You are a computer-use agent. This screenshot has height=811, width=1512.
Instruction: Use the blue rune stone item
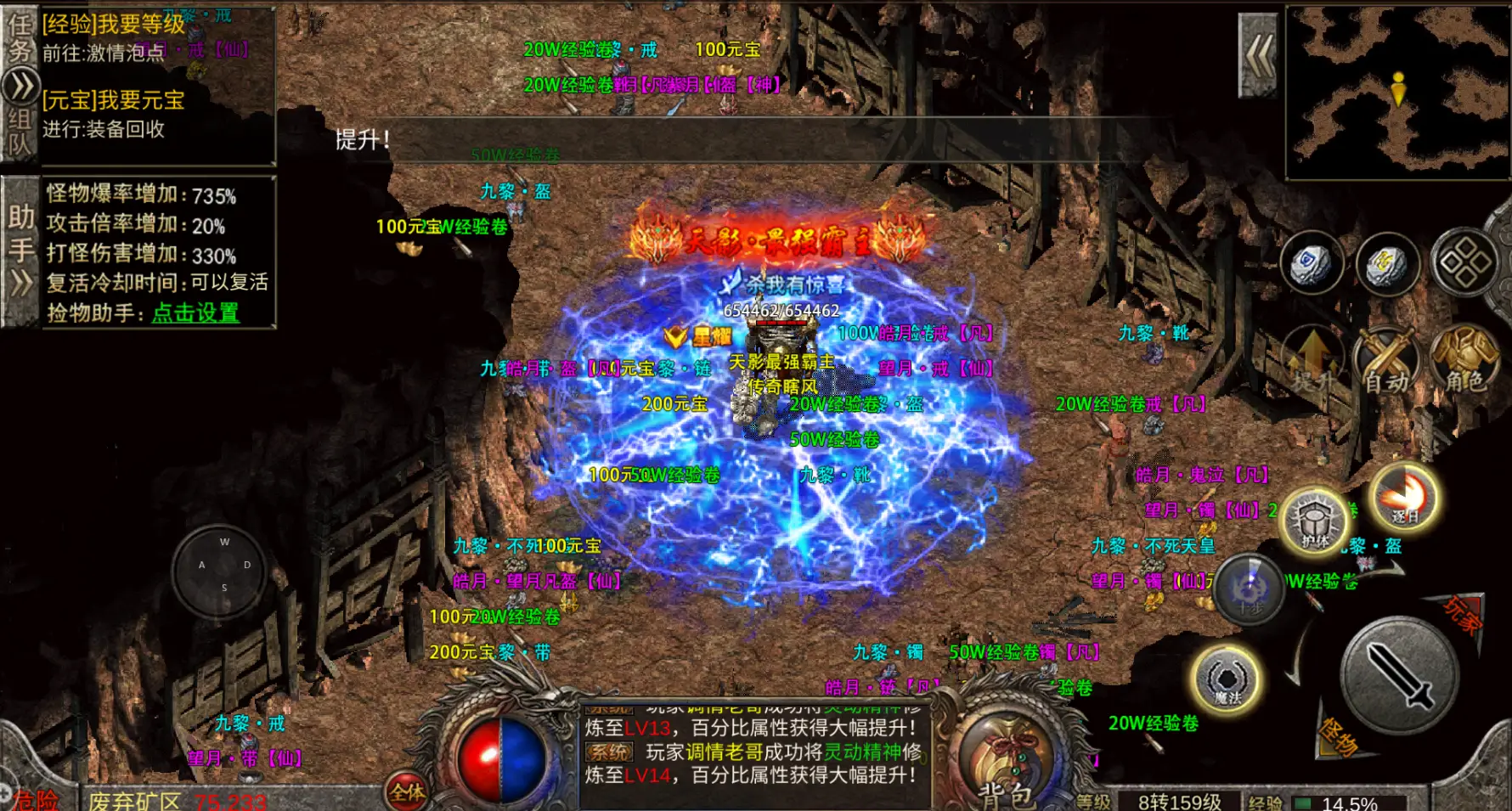(1312, 262)
